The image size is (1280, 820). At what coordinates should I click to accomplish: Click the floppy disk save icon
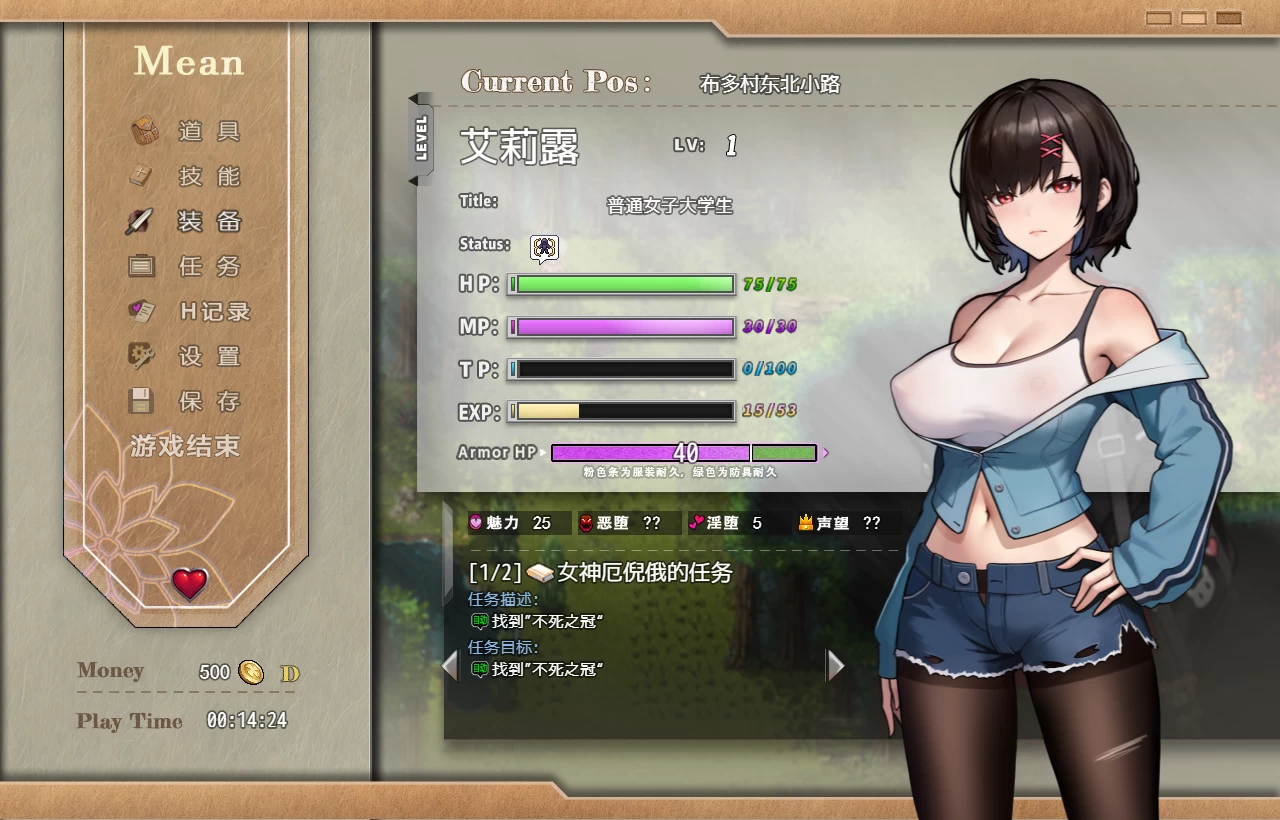coord(140,401)
